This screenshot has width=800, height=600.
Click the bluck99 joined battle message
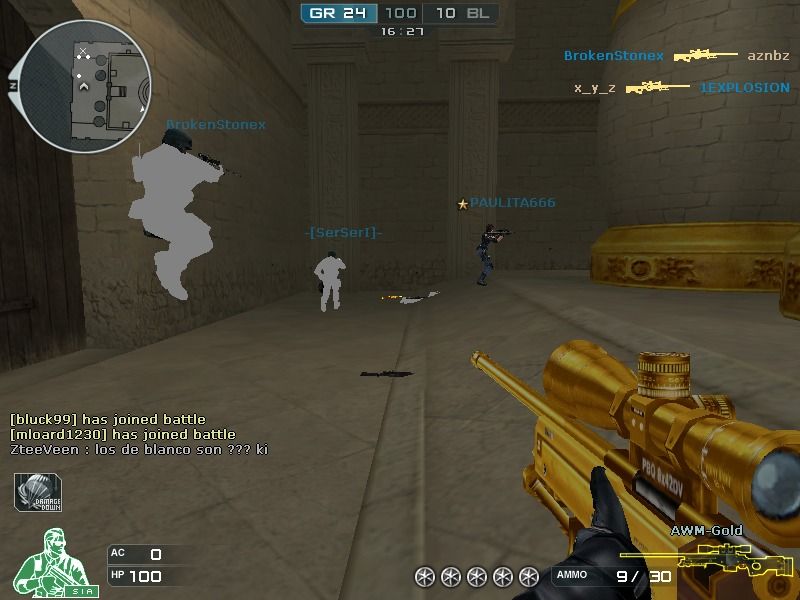coord(108,419)
